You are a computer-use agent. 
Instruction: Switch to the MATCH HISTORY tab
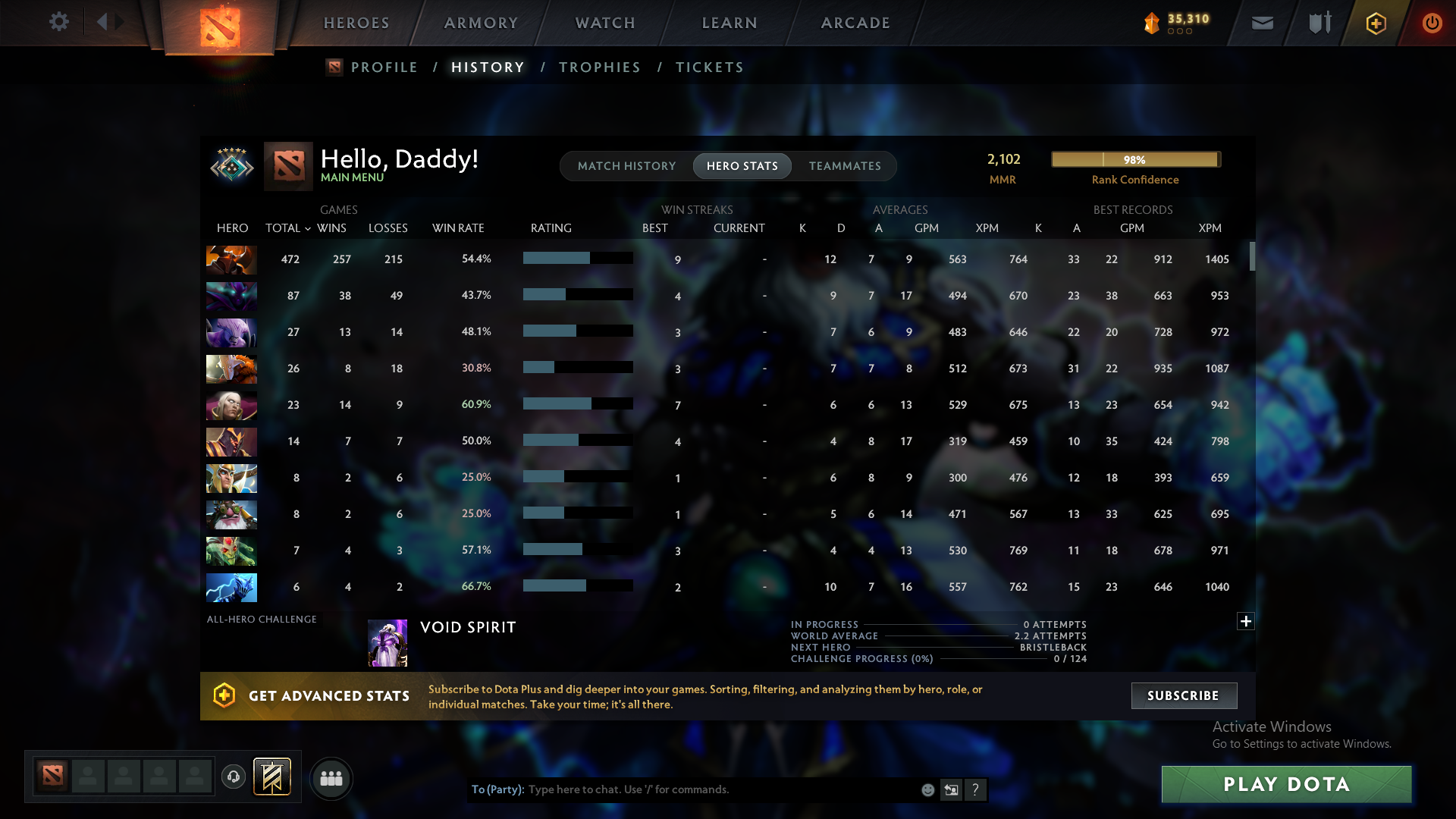[x=626, y=165]
